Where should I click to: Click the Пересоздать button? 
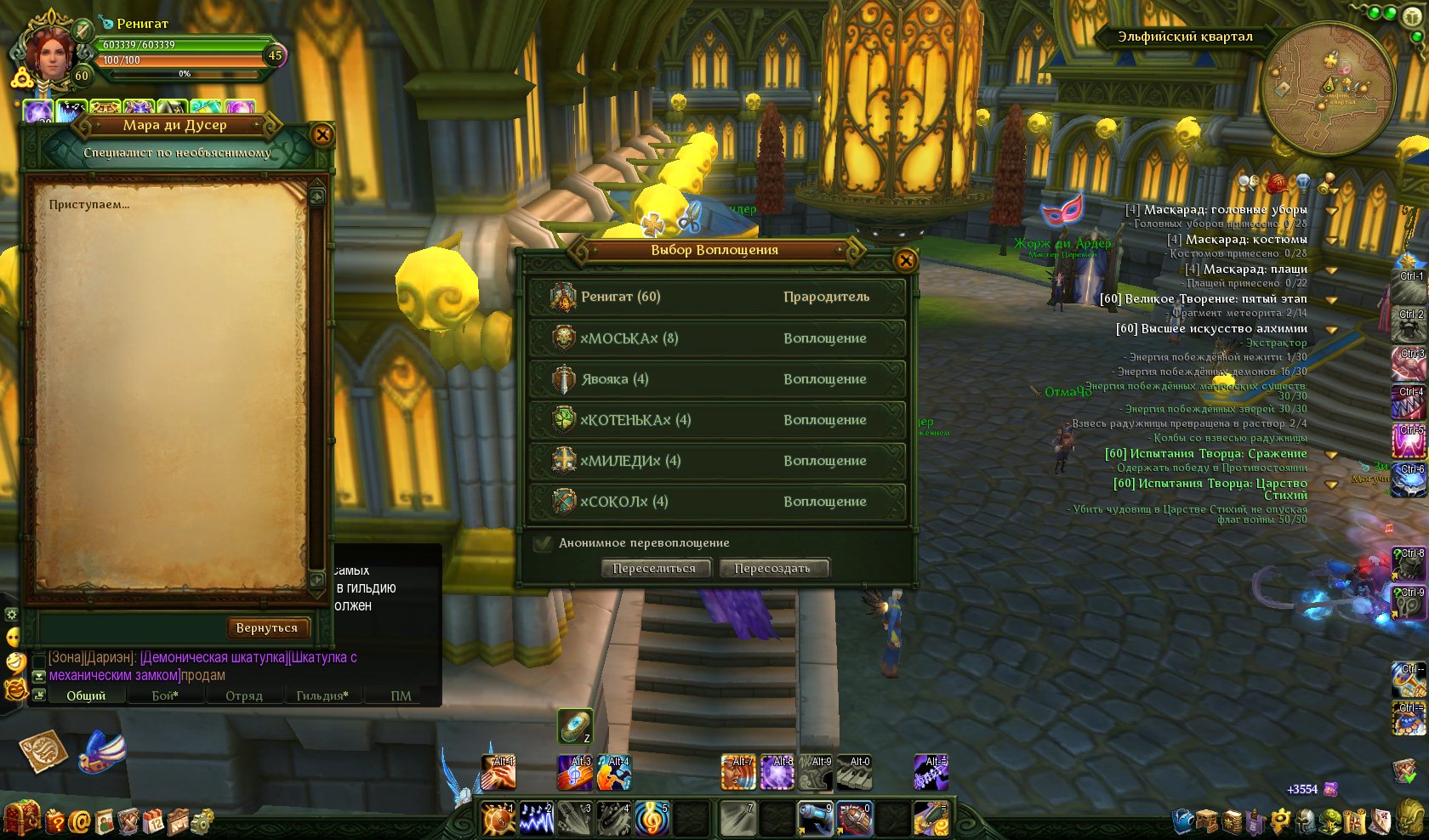coord(772,568)
